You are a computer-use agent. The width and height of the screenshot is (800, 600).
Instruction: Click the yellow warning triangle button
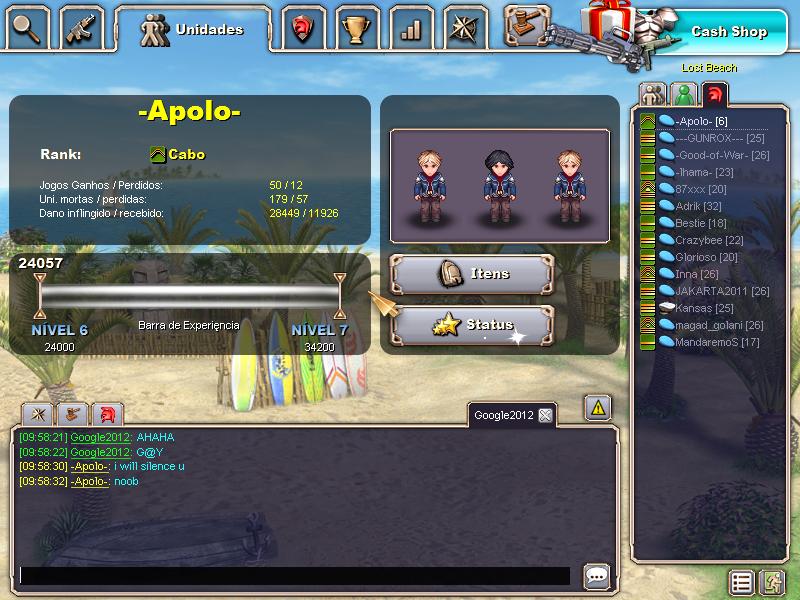tap(597, 408)
